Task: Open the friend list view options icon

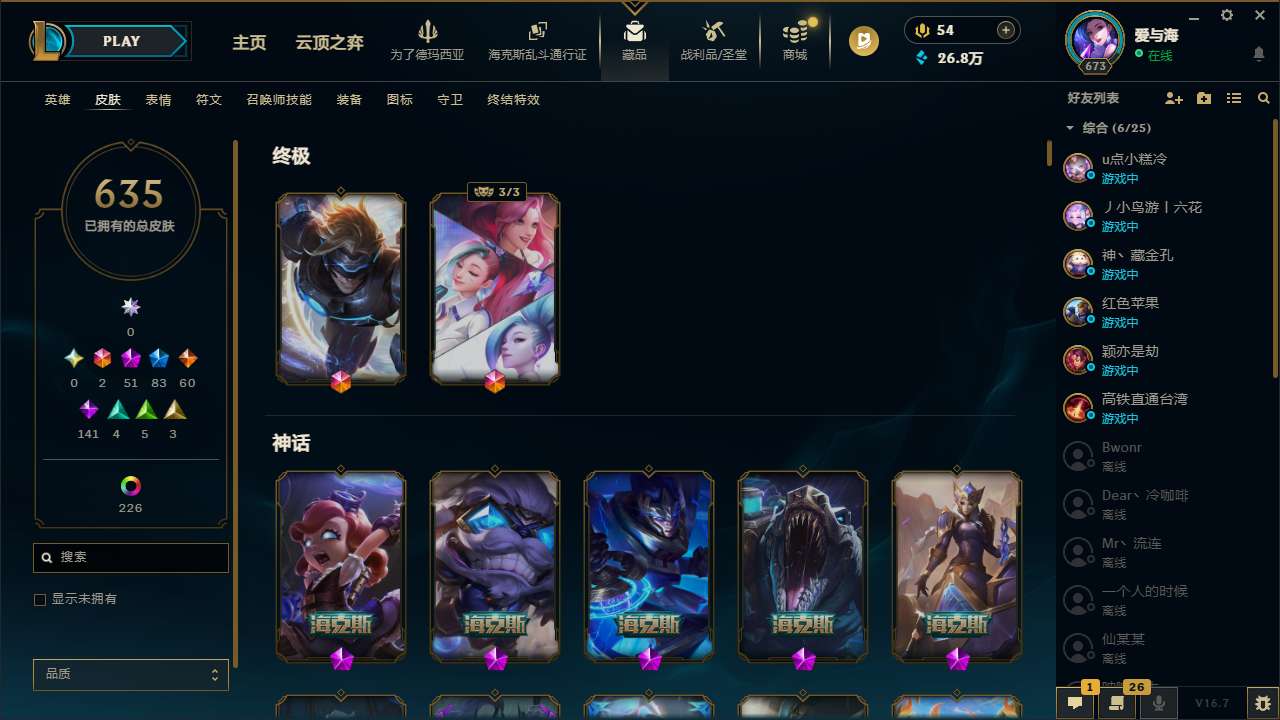Action: pyautogui.click(x=1234, y=98)
